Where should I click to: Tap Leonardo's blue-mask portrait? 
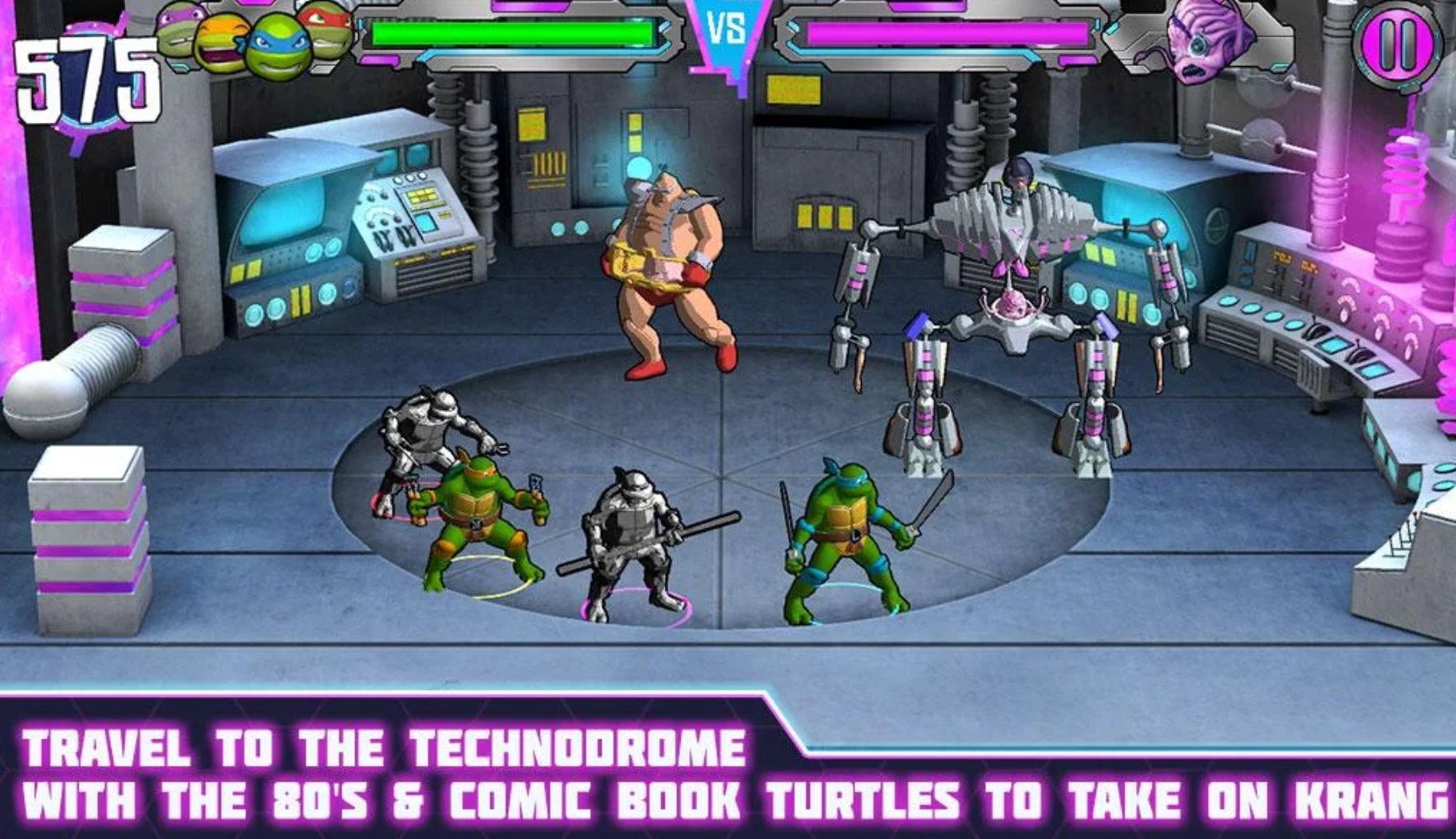pyautogui.click(x=278, y=46)
